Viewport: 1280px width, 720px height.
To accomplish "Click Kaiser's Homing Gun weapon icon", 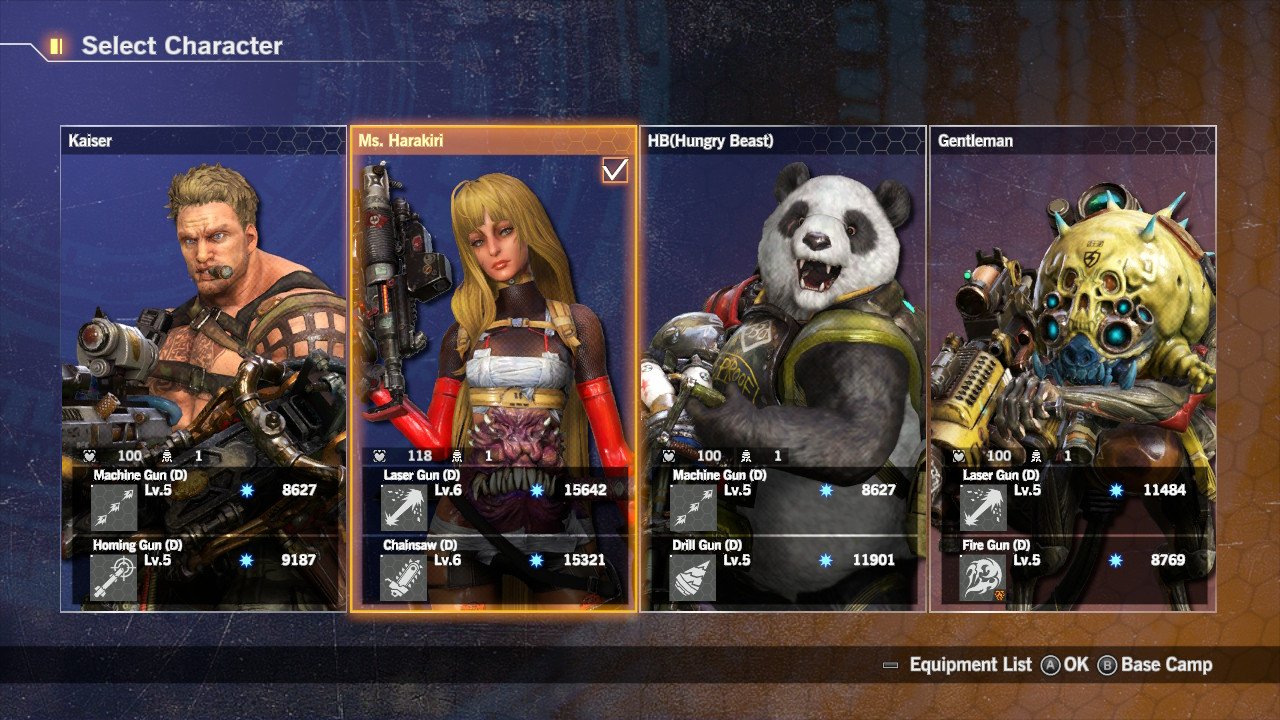I will 114,578.
